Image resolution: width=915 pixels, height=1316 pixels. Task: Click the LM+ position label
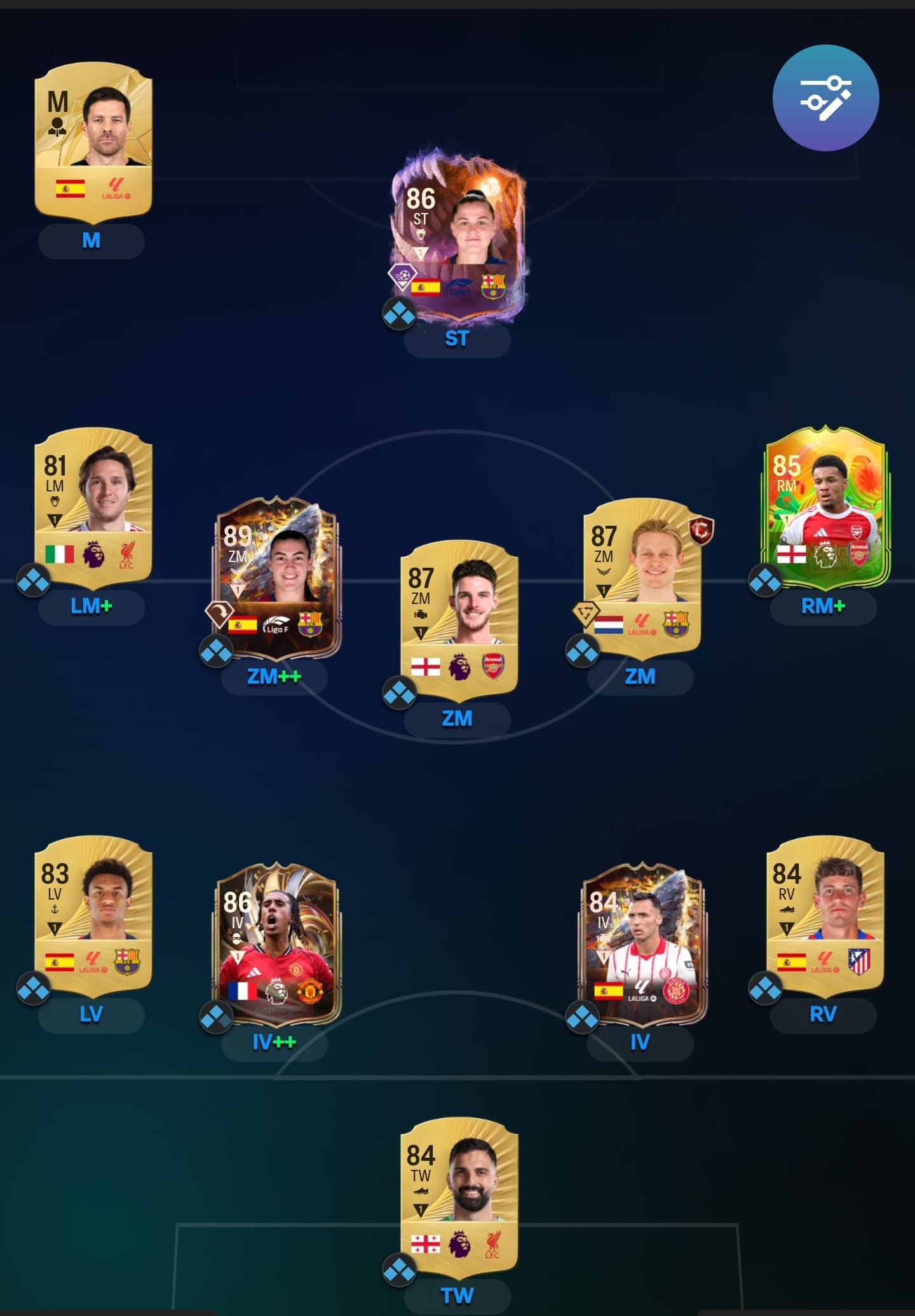[91, 607]
